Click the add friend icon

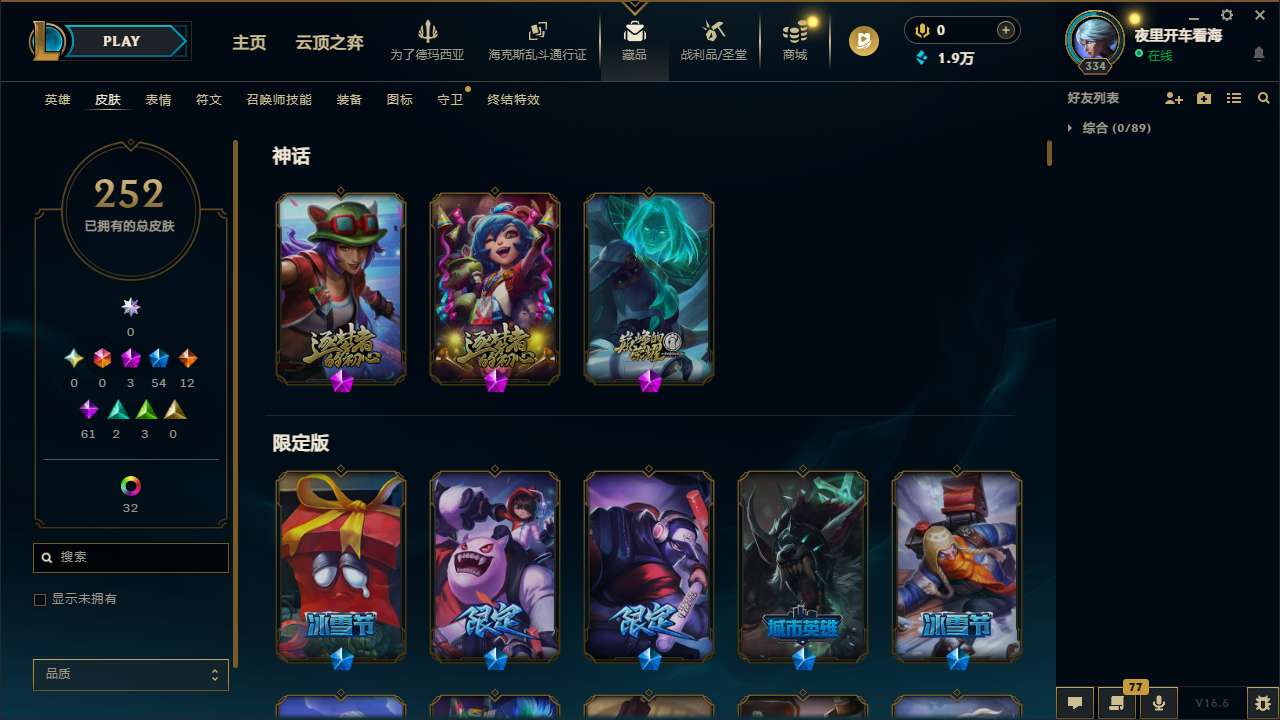[x=1172, y=98]
